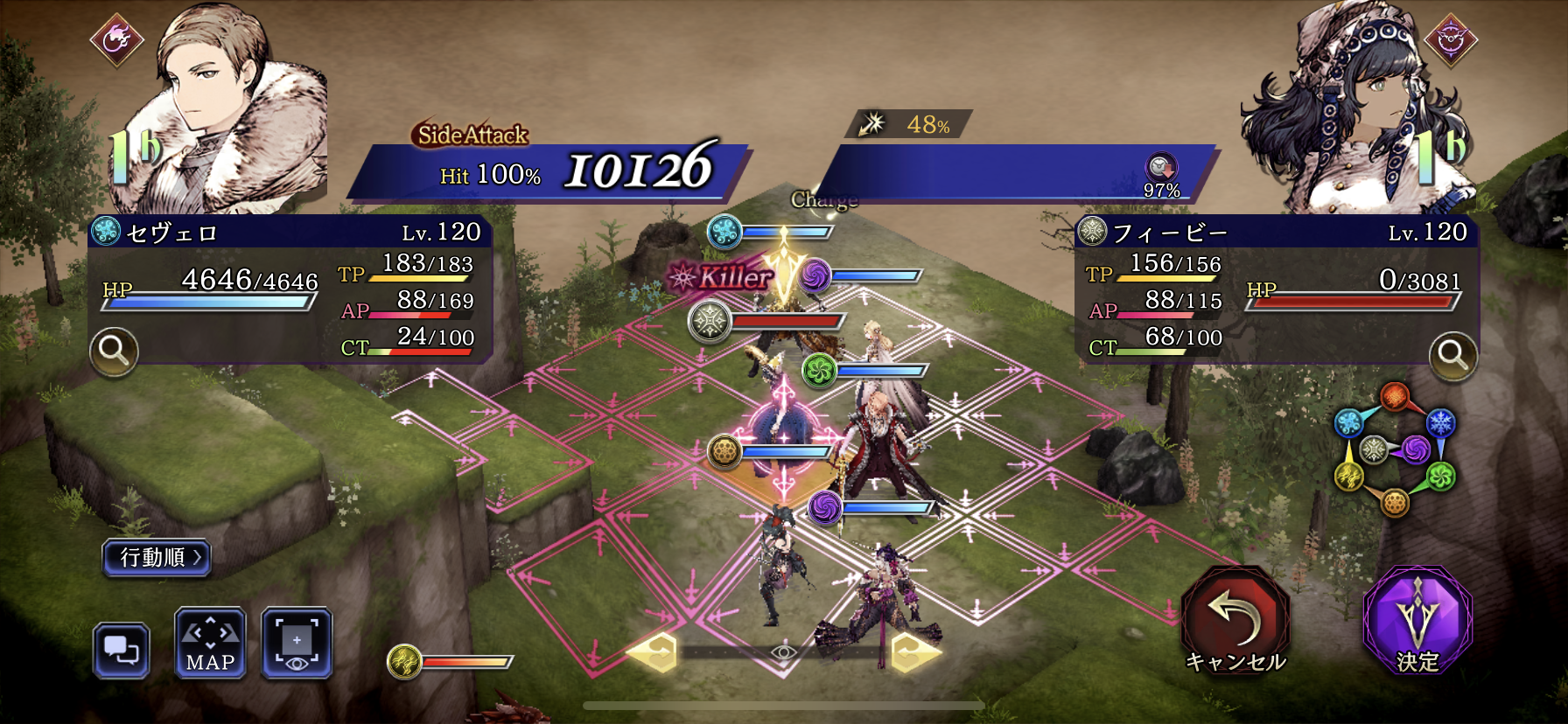
Task: Open the MAP view
Action: click(210, 644)
